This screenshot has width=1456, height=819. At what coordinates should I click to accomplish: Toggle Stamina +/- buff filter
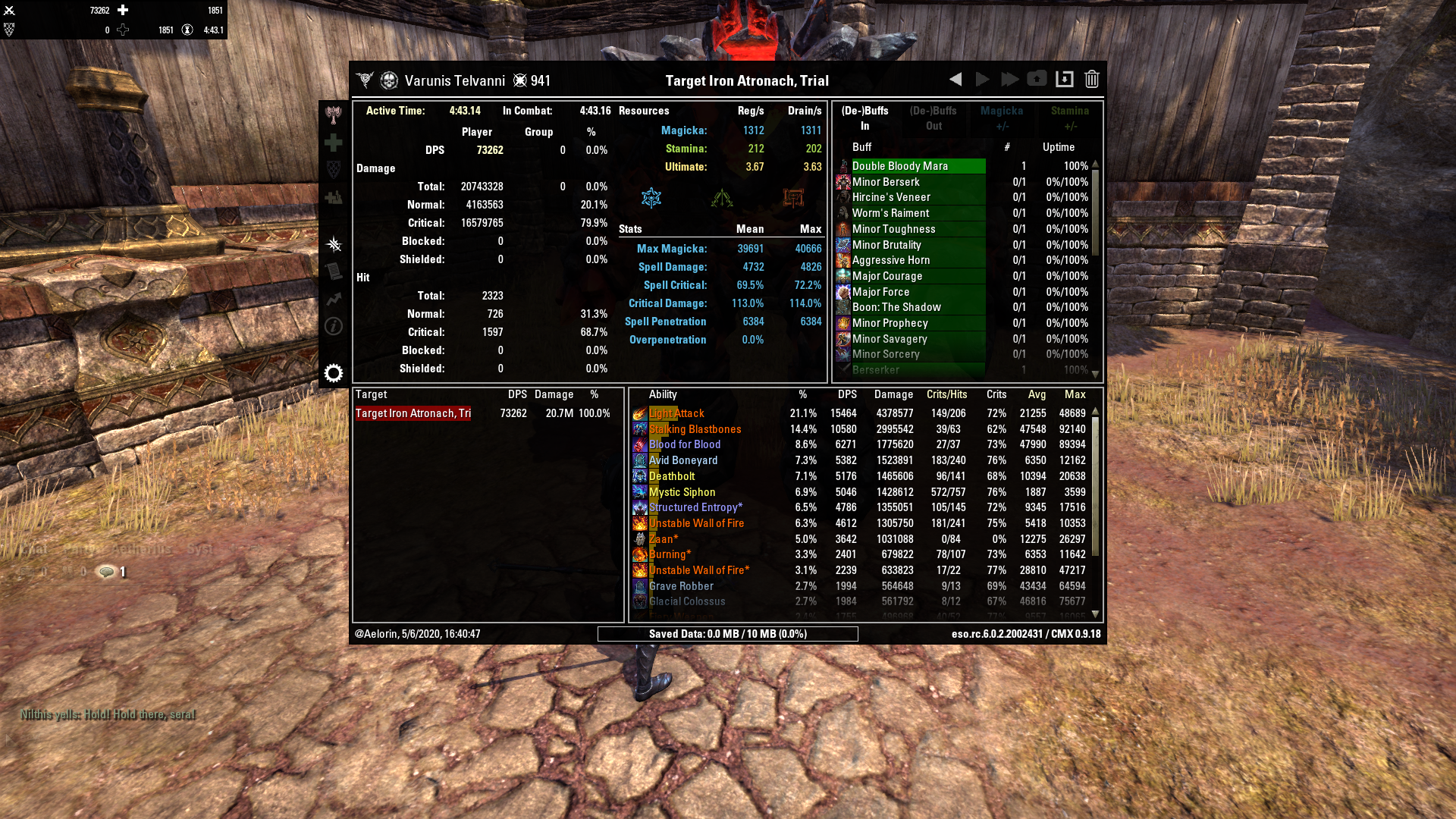[x=1070, y=118]
